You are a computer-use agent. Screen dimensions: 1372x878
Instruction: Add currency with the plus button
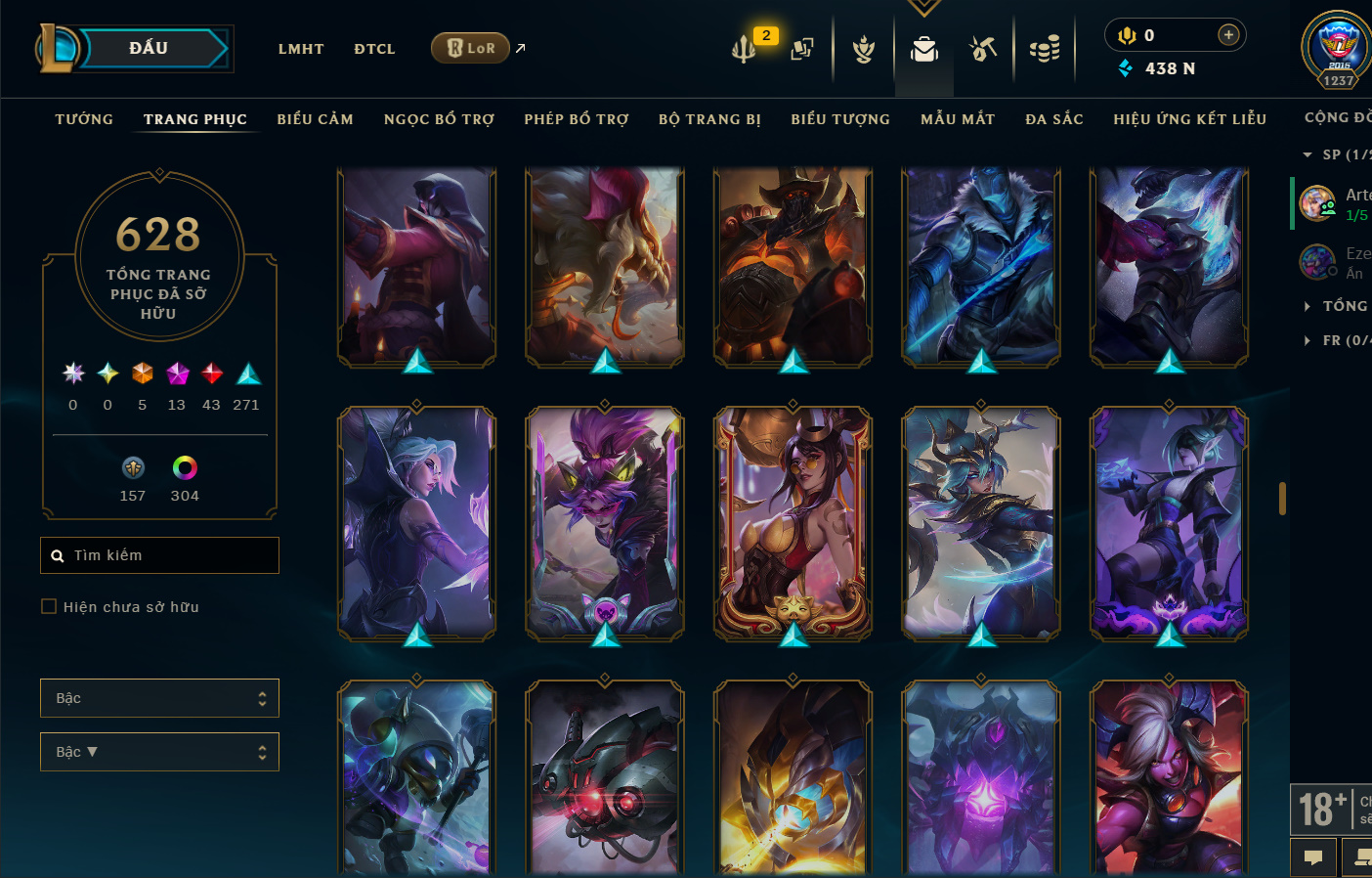click(1228, 35)
